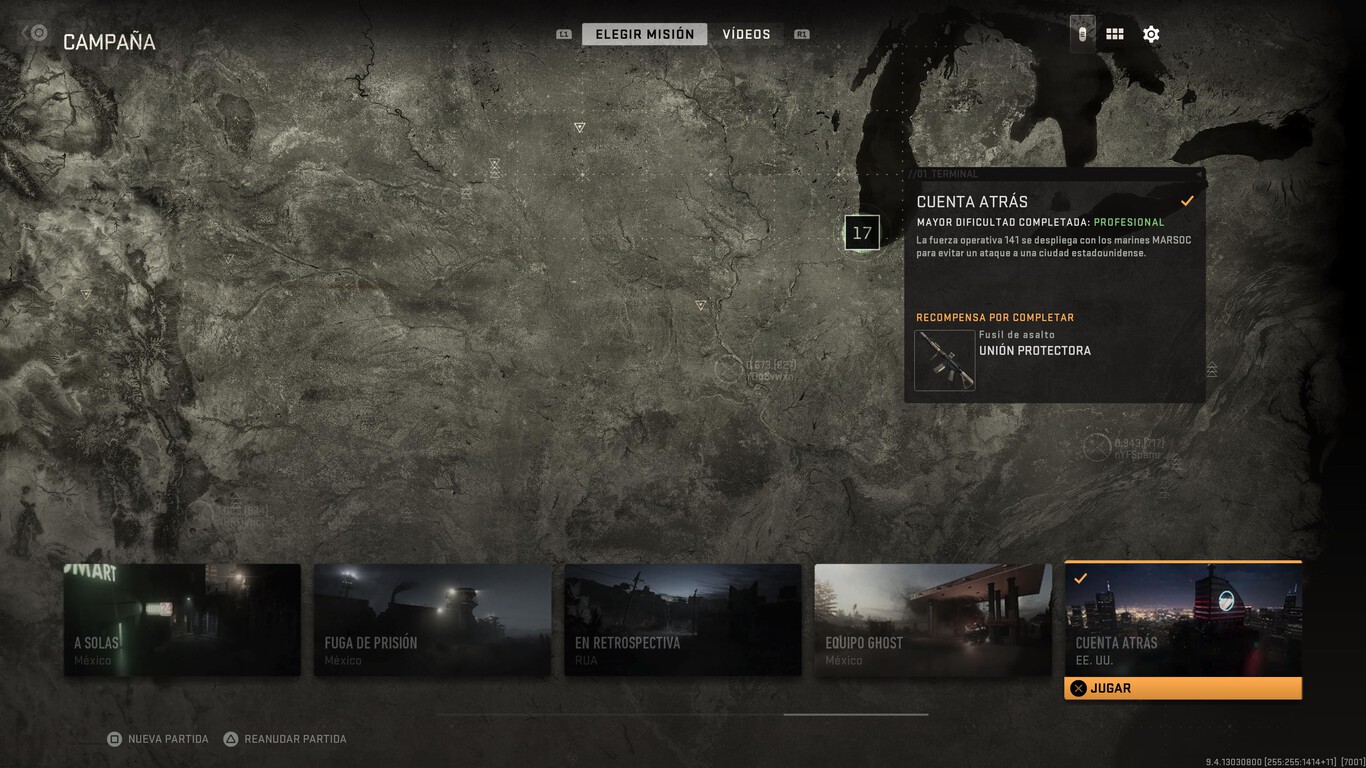Select the Fuga de Prisión mission thumbnail
The height and width of the screenshot is (768, 1366).
point(432,618)
